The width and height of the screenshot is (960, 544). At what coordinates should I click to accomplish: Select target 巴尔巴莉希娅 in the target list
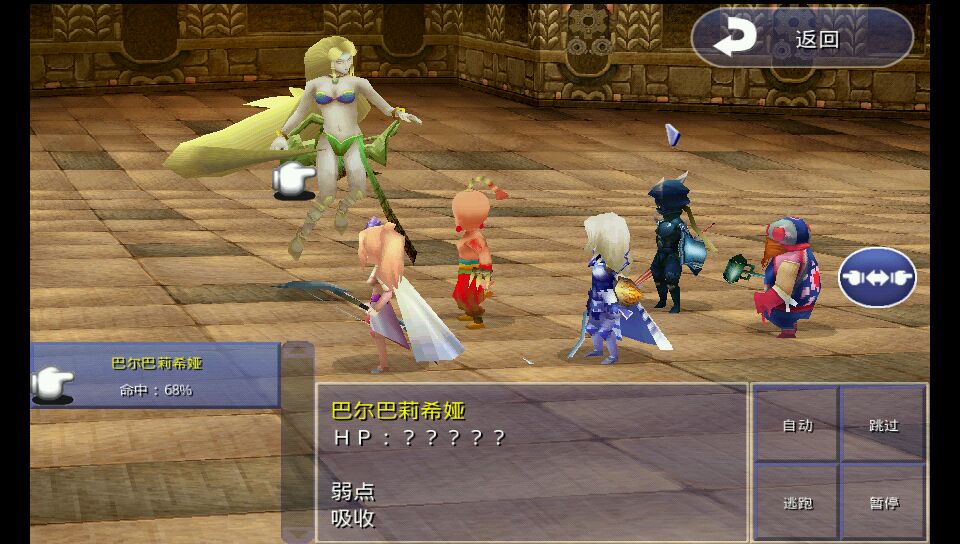tap(156, 376)
